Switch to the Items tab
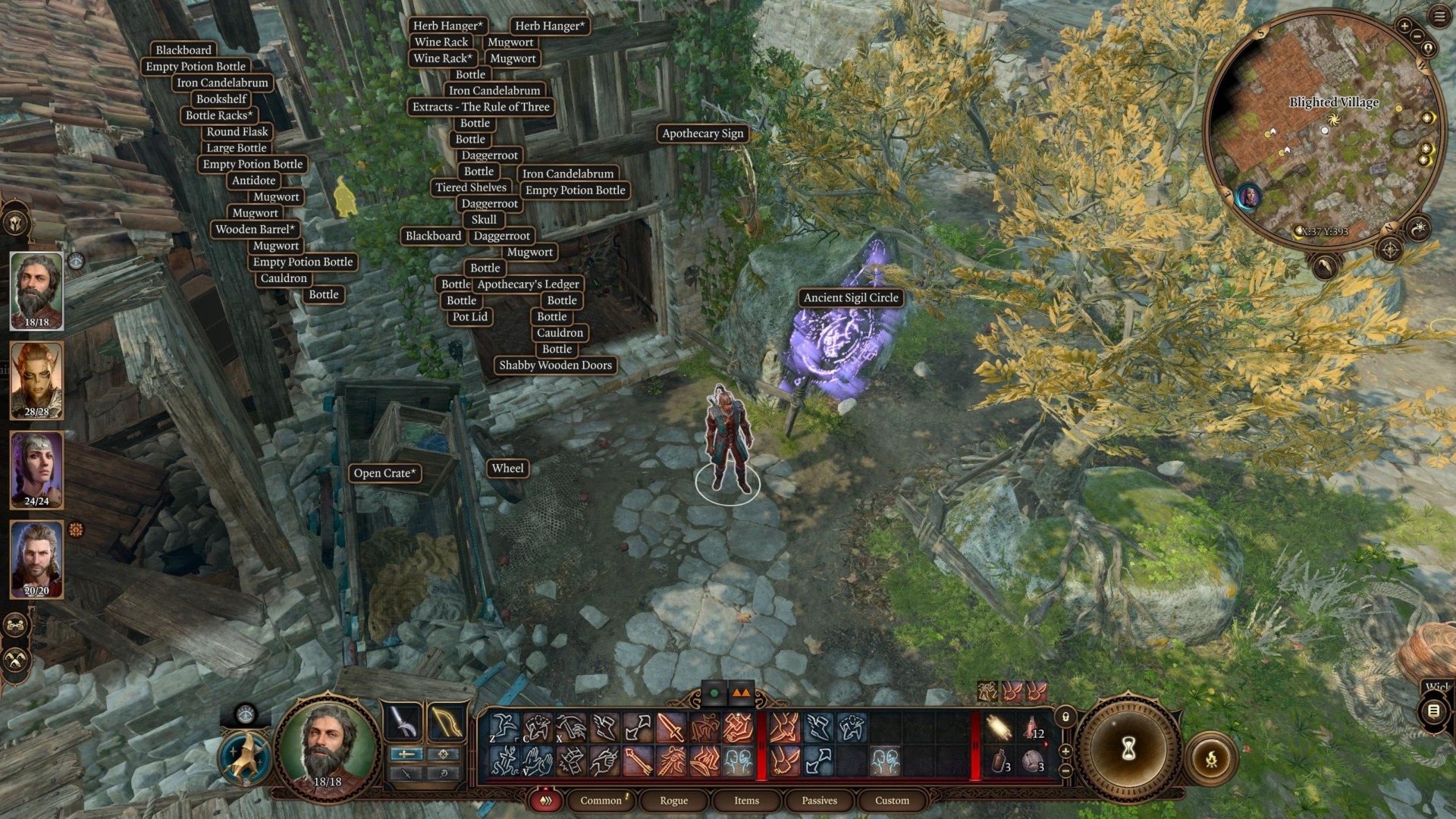1456x819 pixels. pyautogui.click(x=745, y=800)
